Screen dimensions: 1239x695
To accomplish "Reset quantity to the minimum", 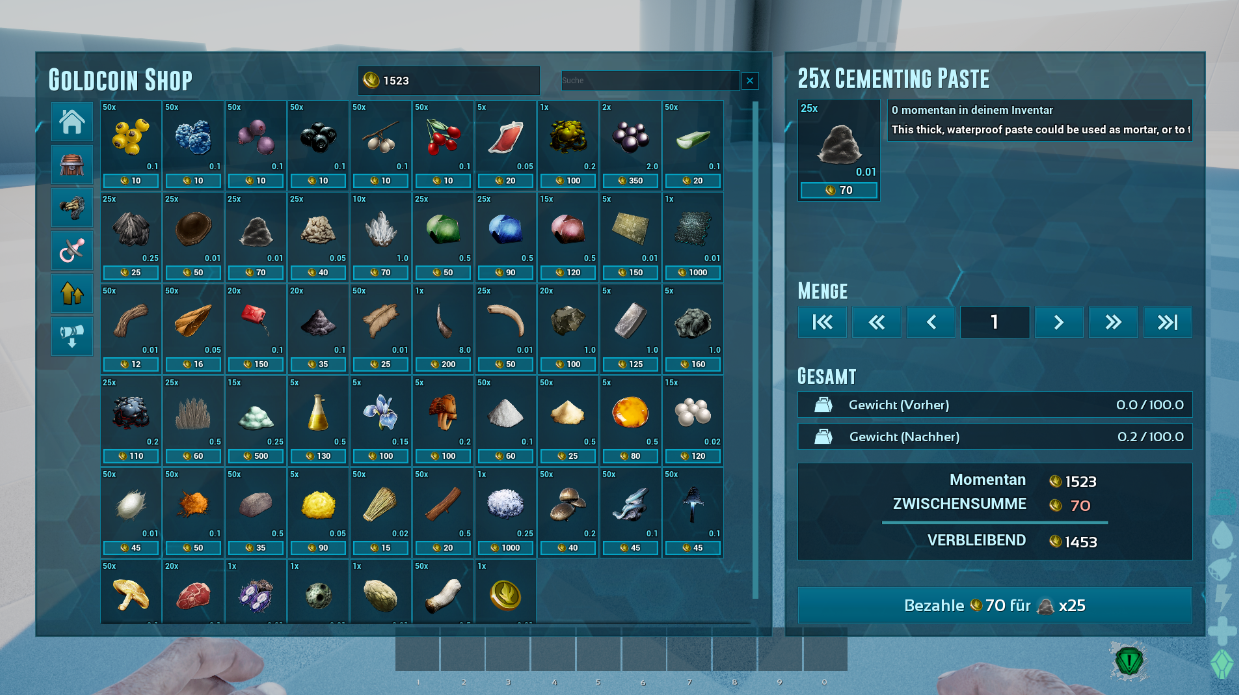I will 822,322.
